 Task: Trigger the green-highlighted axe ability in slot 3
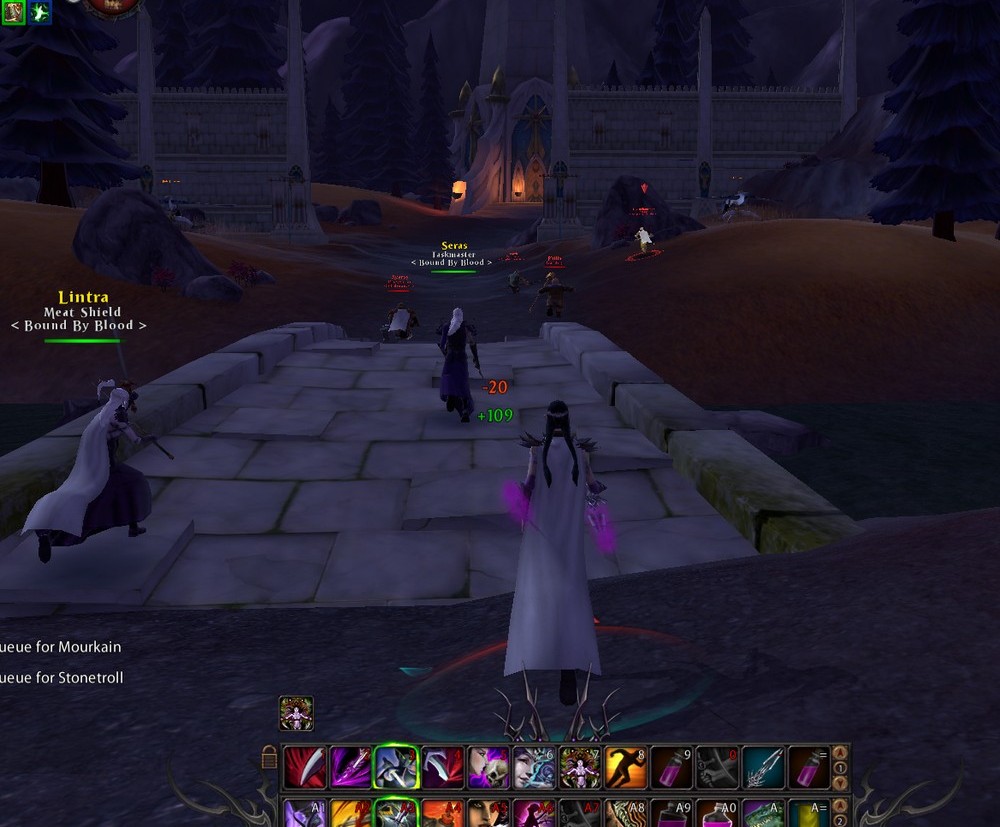pyautogui.click(x=396, y=767)
